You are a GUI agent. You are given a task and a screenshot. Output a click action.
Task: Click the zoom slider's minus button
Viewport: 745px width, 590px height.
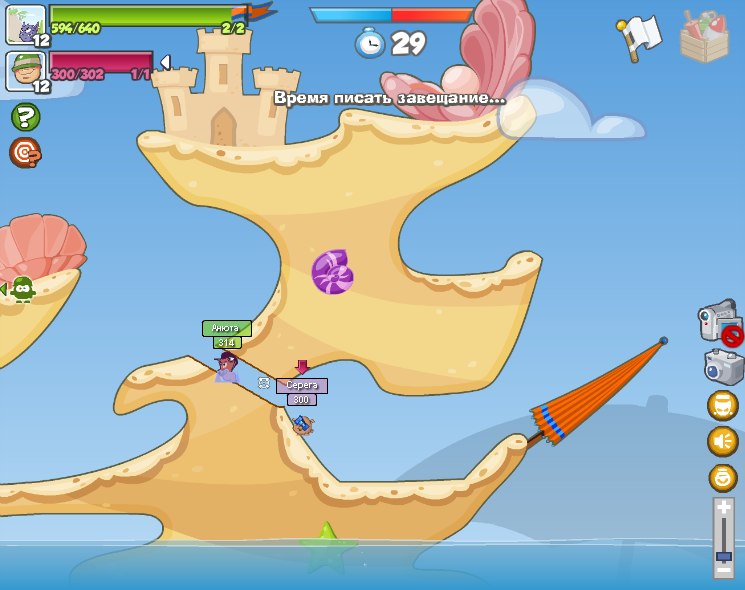(724, 569)
